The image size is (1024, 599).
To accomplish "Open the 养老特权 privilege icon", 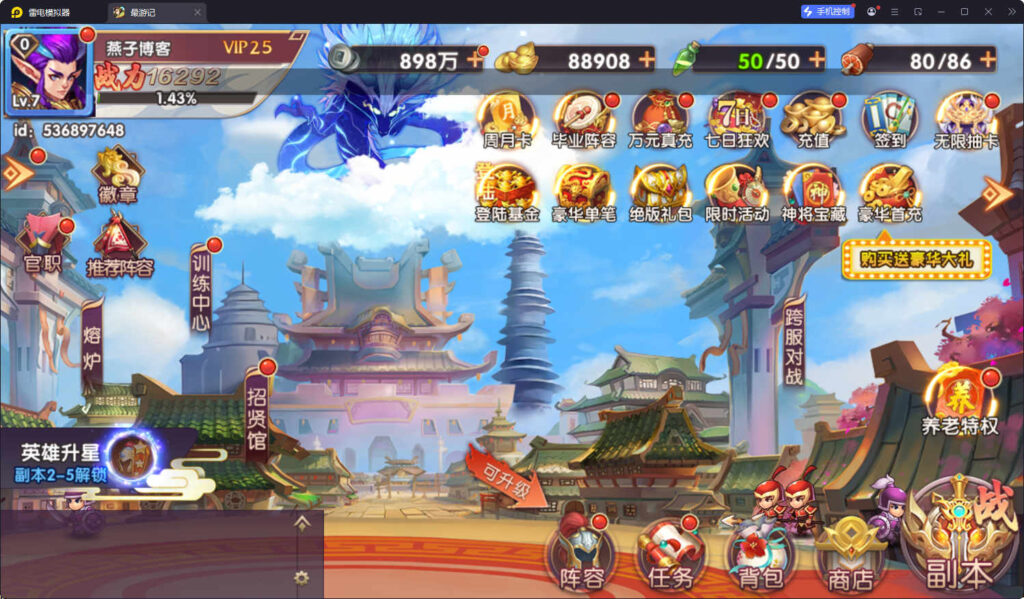I will [960, 402].
